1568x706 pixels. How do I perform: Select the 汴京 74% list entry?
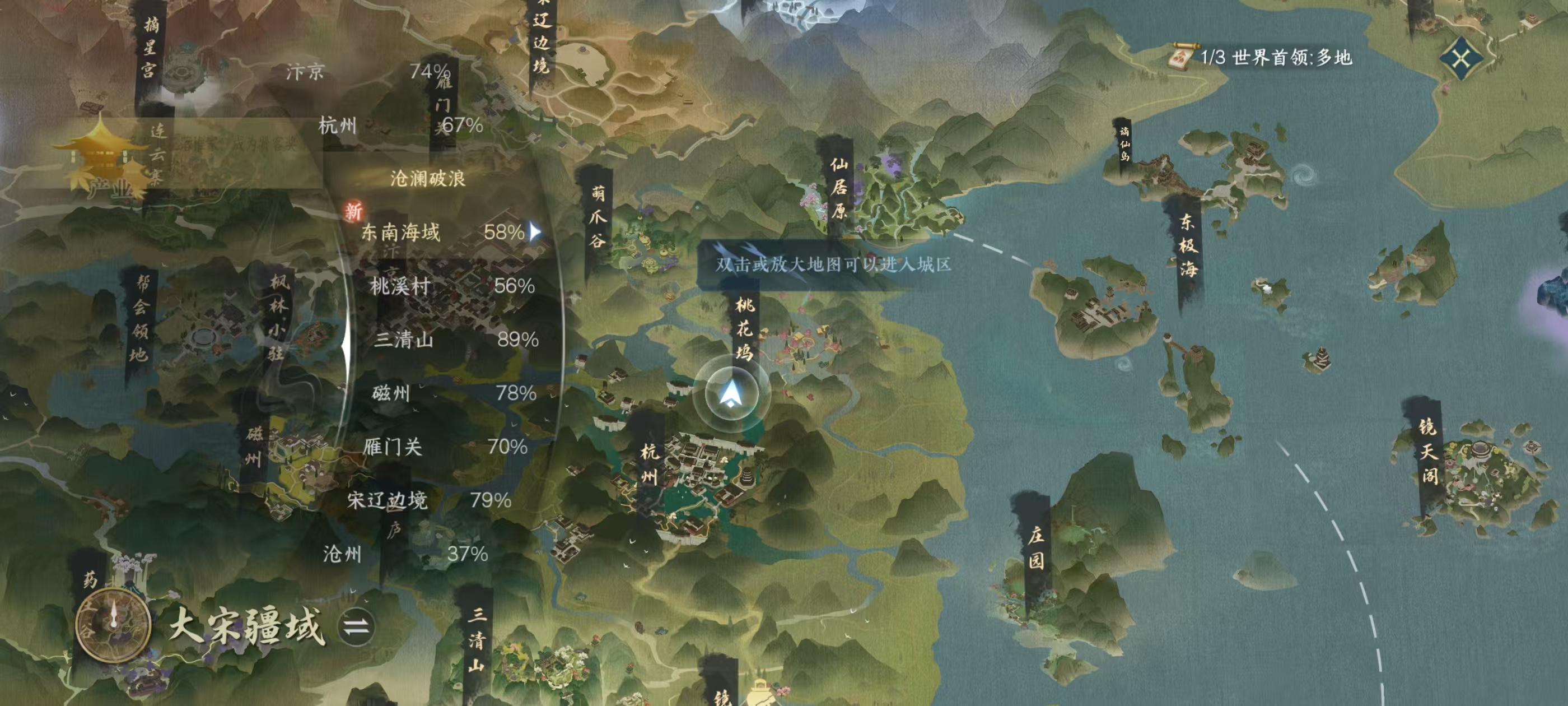368,72
